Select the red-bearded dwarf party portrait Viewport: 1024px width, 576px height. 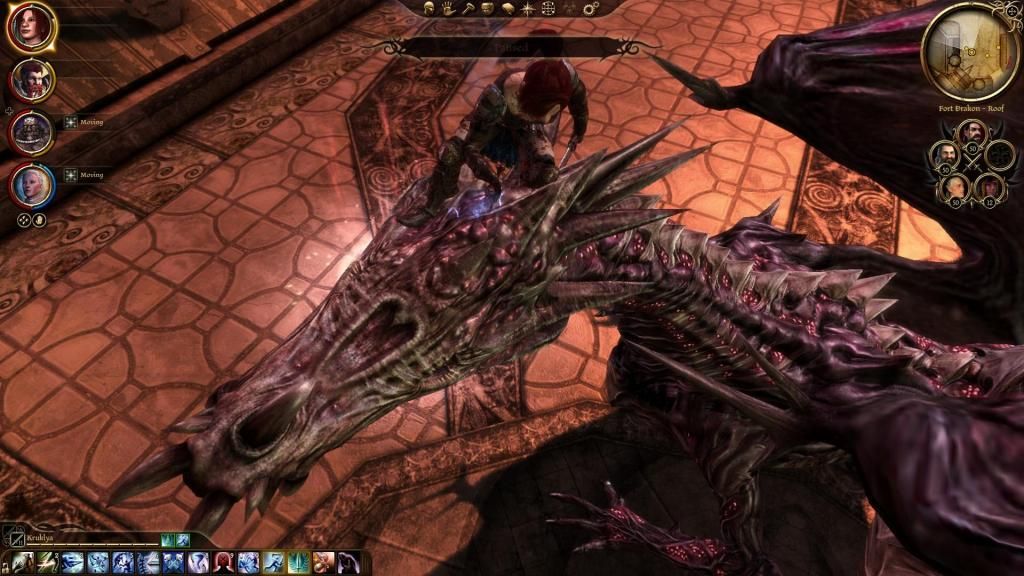pyautogui.click(x=31, y=79)
